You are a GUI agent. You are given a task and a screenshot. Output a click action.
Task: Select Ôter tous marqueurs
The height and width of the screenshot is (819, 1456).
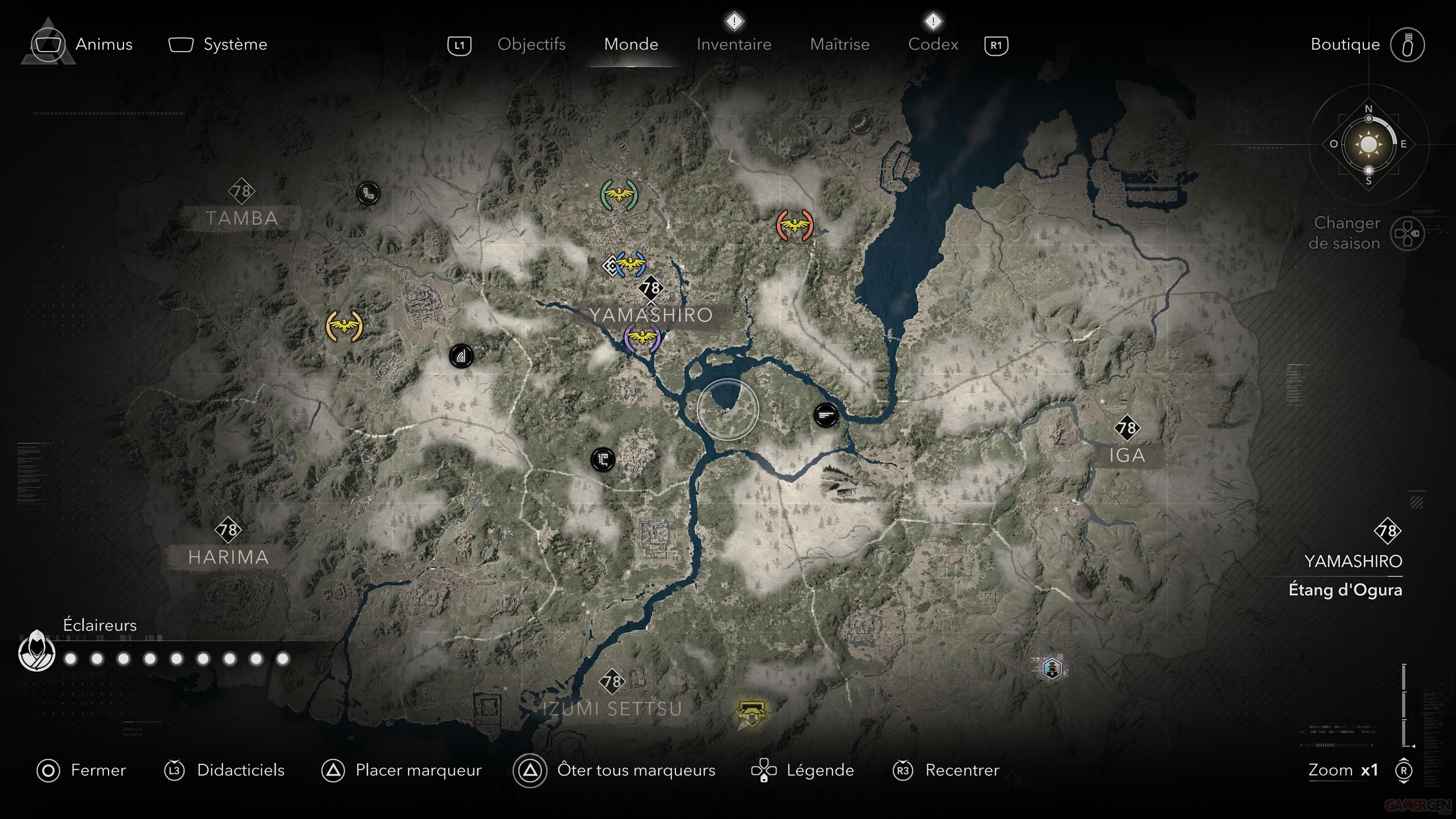tap(635, 770)
